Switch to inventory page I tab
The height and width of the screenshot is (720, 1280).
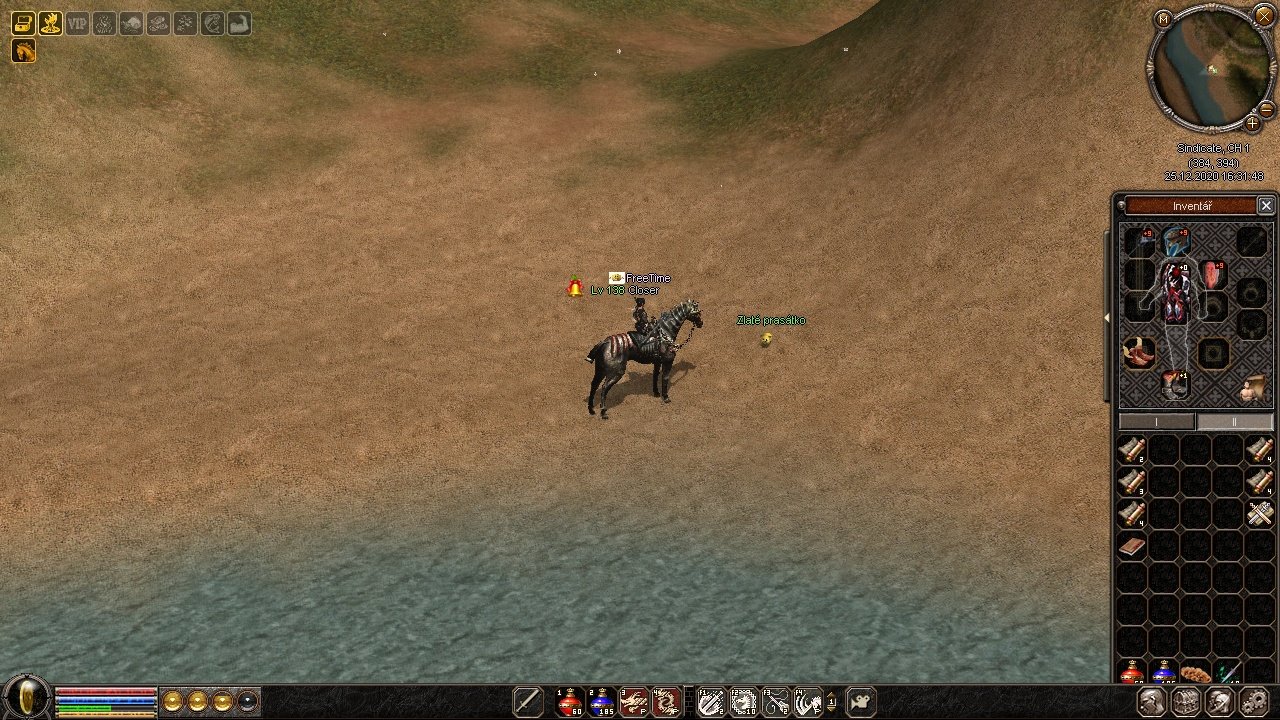(x=1157, y=422)
